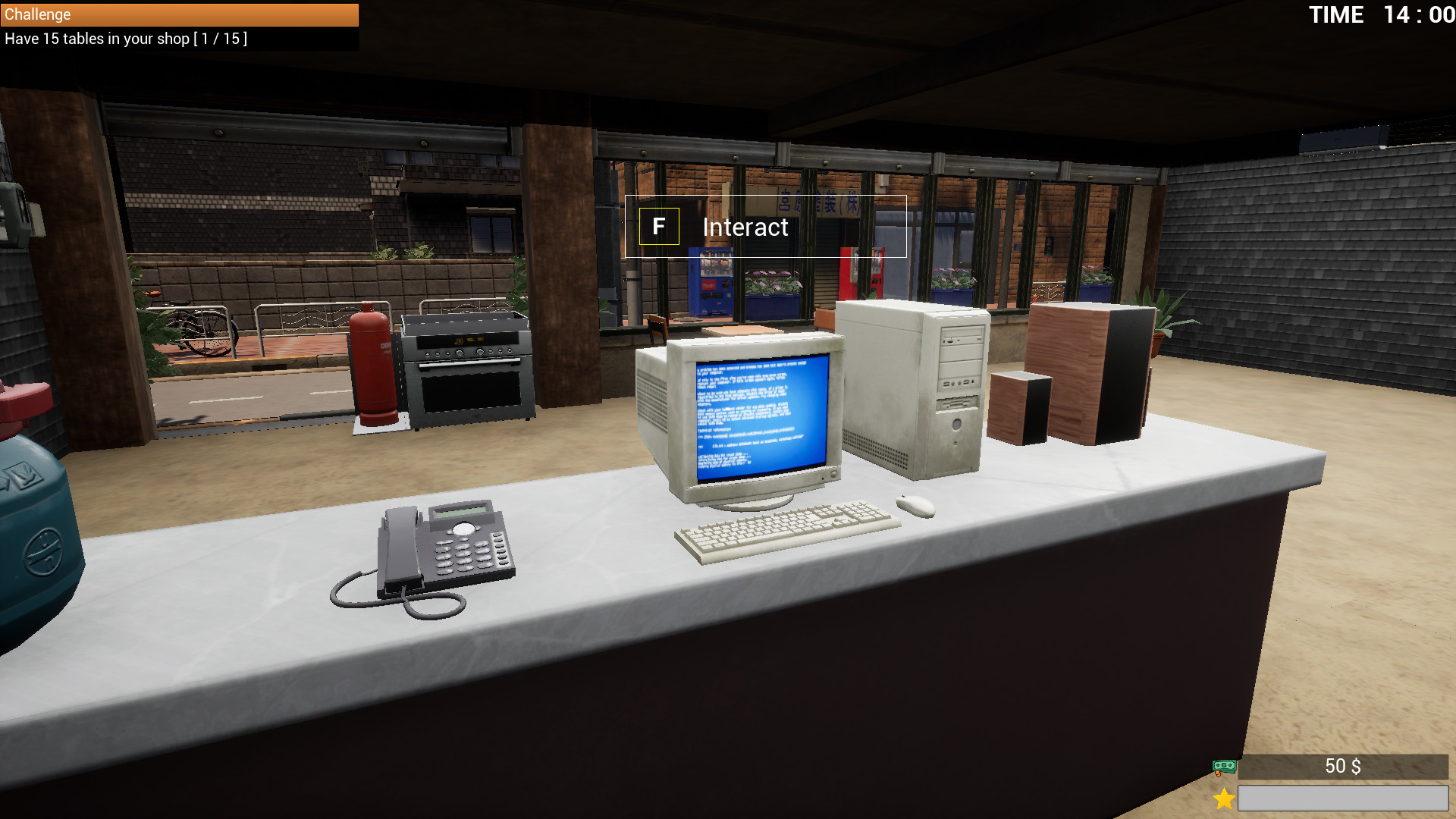
Task: Click the F key icon in interact prompt
Action: click(658, 227)
